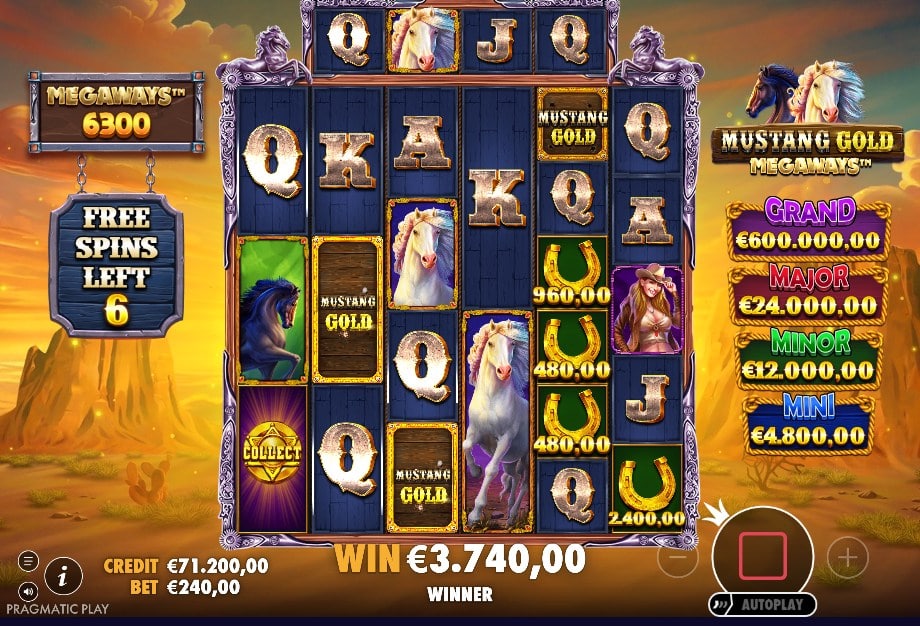The image size is (920, 626).
Task: Open the Autoplay options
Action: click(762, 605)
